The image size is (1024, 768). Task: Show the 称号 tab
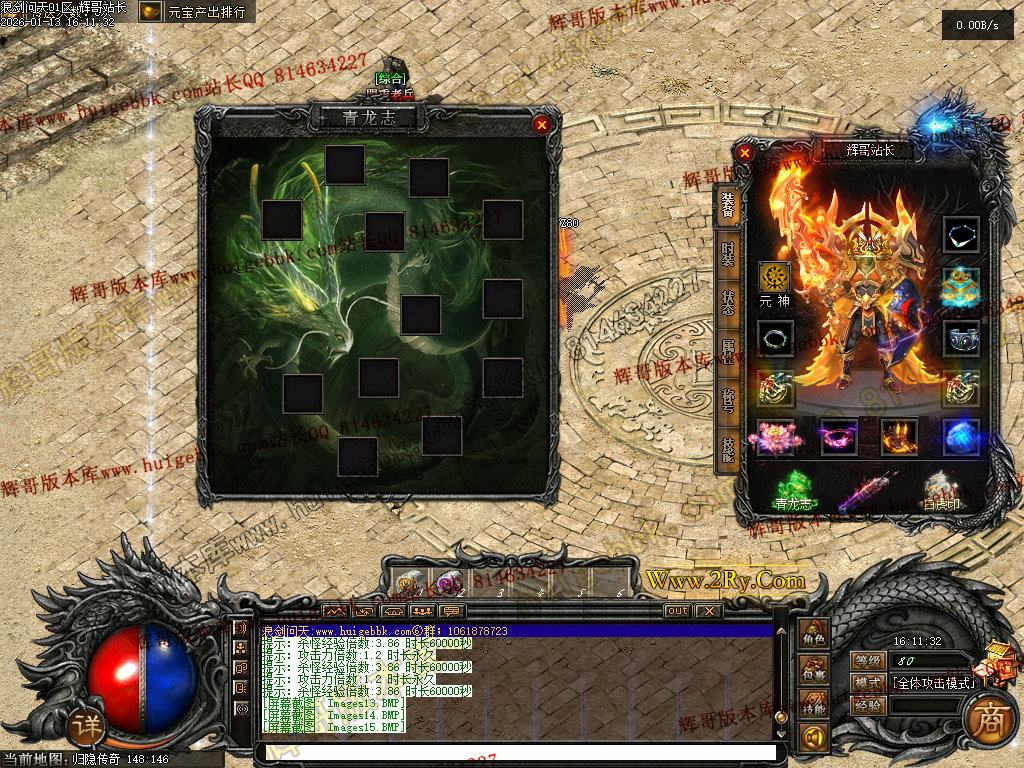pos(728,401)
